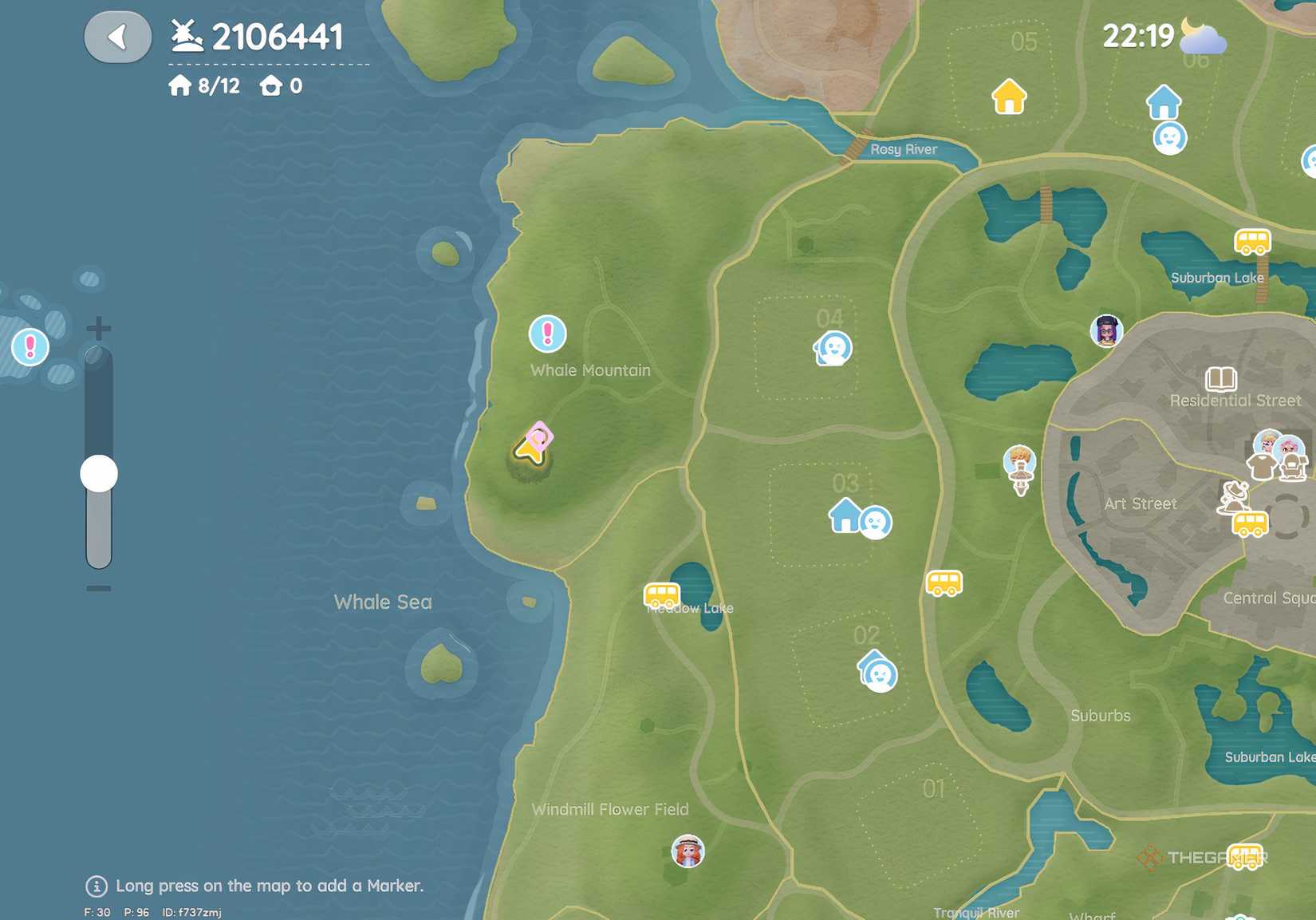Select the ghost friend icon in plot 04
1316x920 pixels.
coord(831,348)
